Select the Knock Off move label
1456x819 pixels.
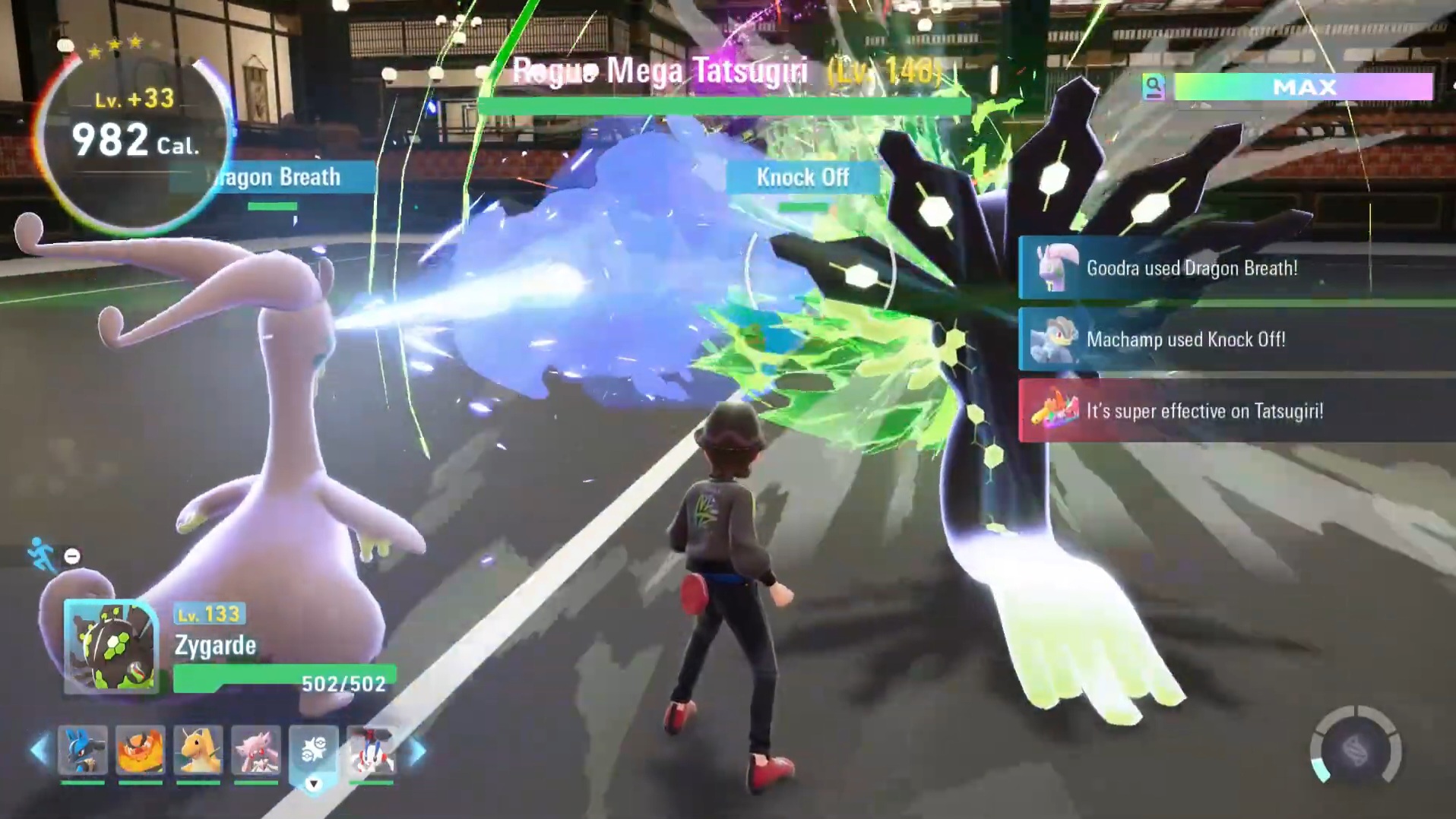(803, 179)
